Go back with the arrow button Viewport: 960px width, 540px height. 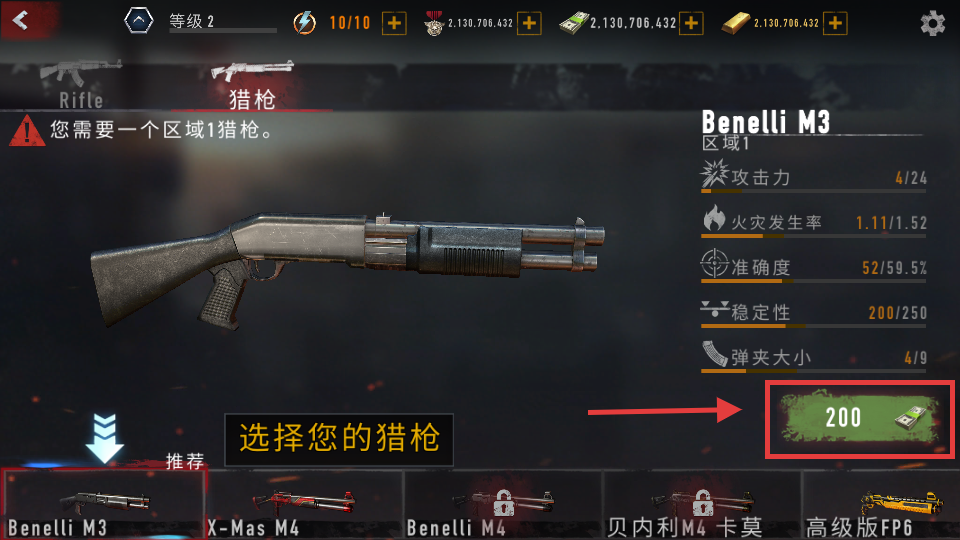(22, 18)
